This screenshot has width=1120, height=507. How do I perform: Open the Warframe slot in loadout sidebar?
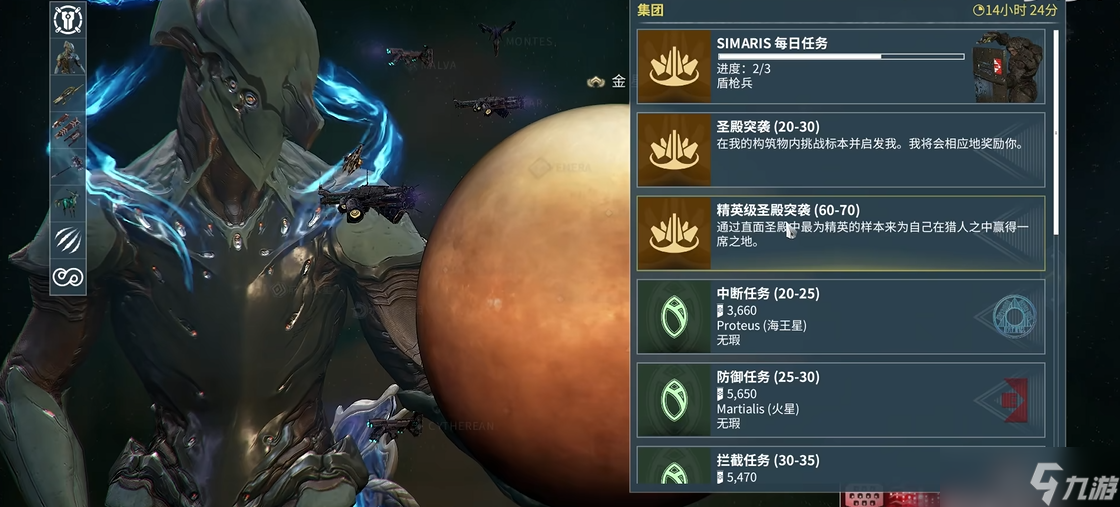(x=68, y=56)
